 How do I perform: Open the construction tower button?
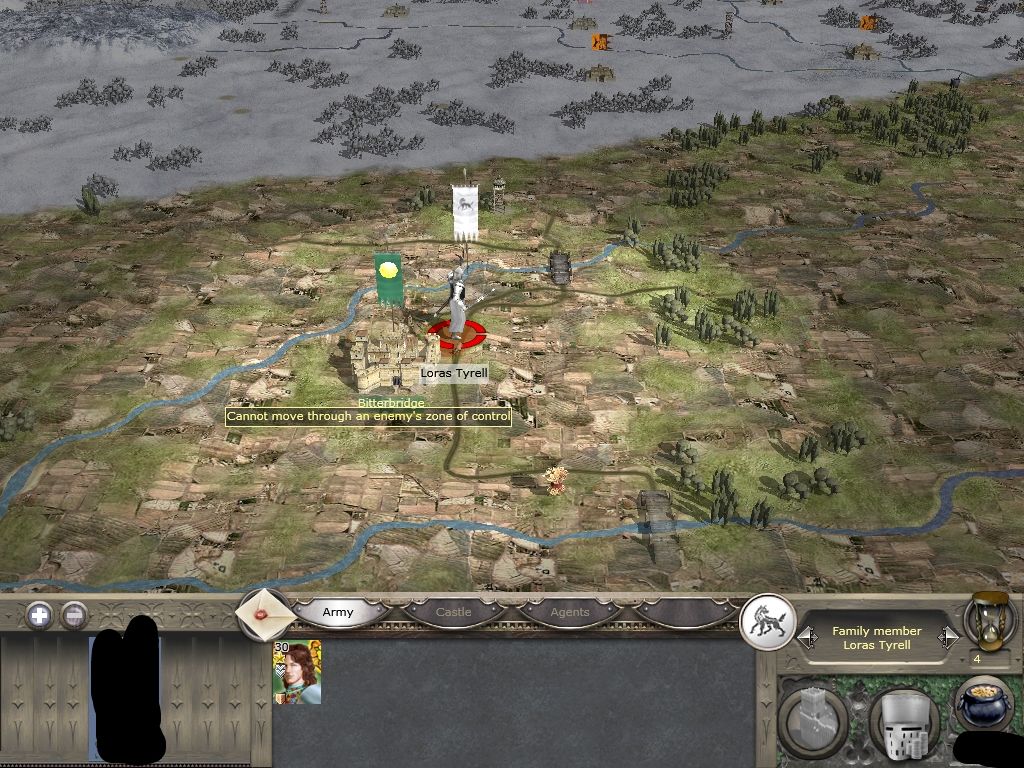(812, 718)
